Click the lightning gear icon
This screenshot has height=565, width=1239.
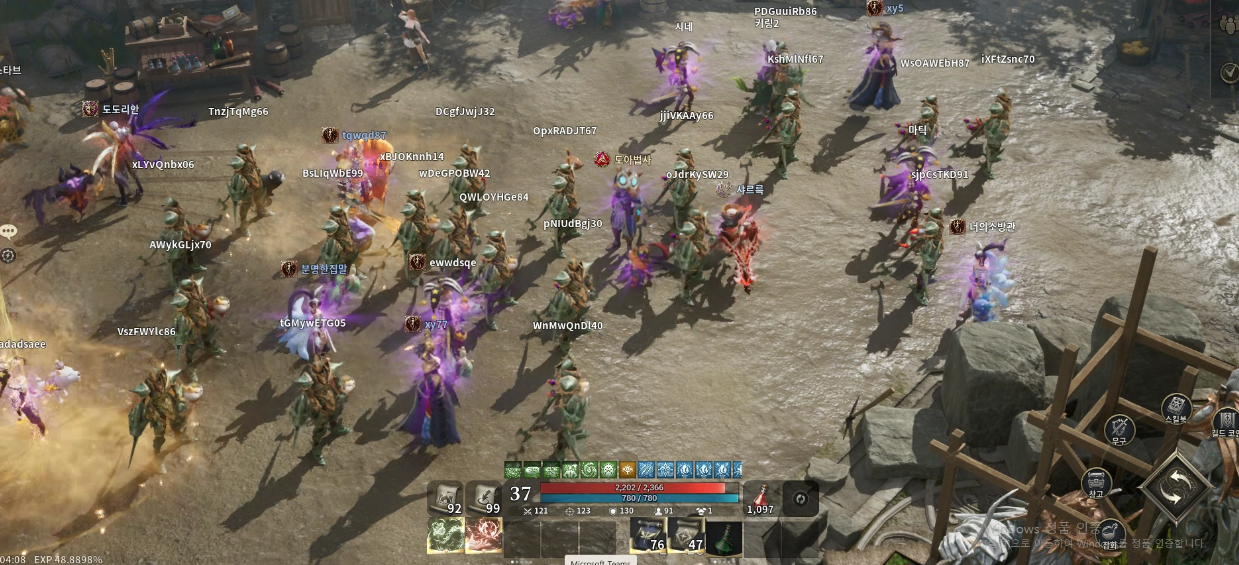[8, 255]
